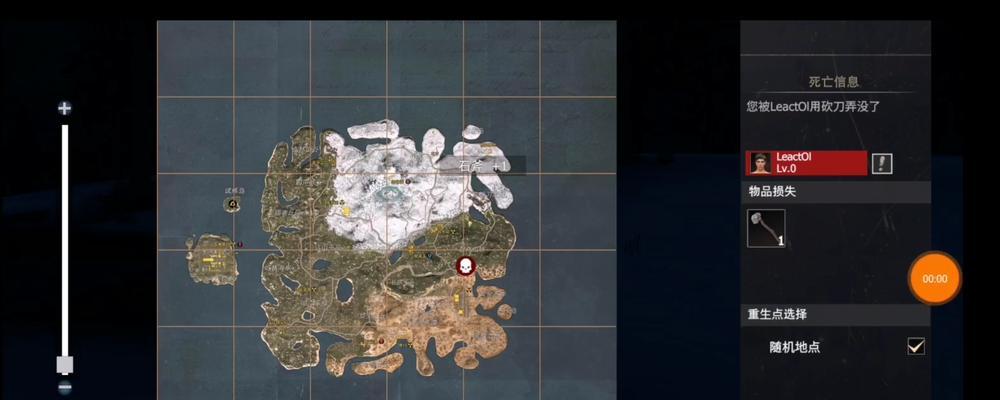Select the skull death marker on map

coord(465,266)
